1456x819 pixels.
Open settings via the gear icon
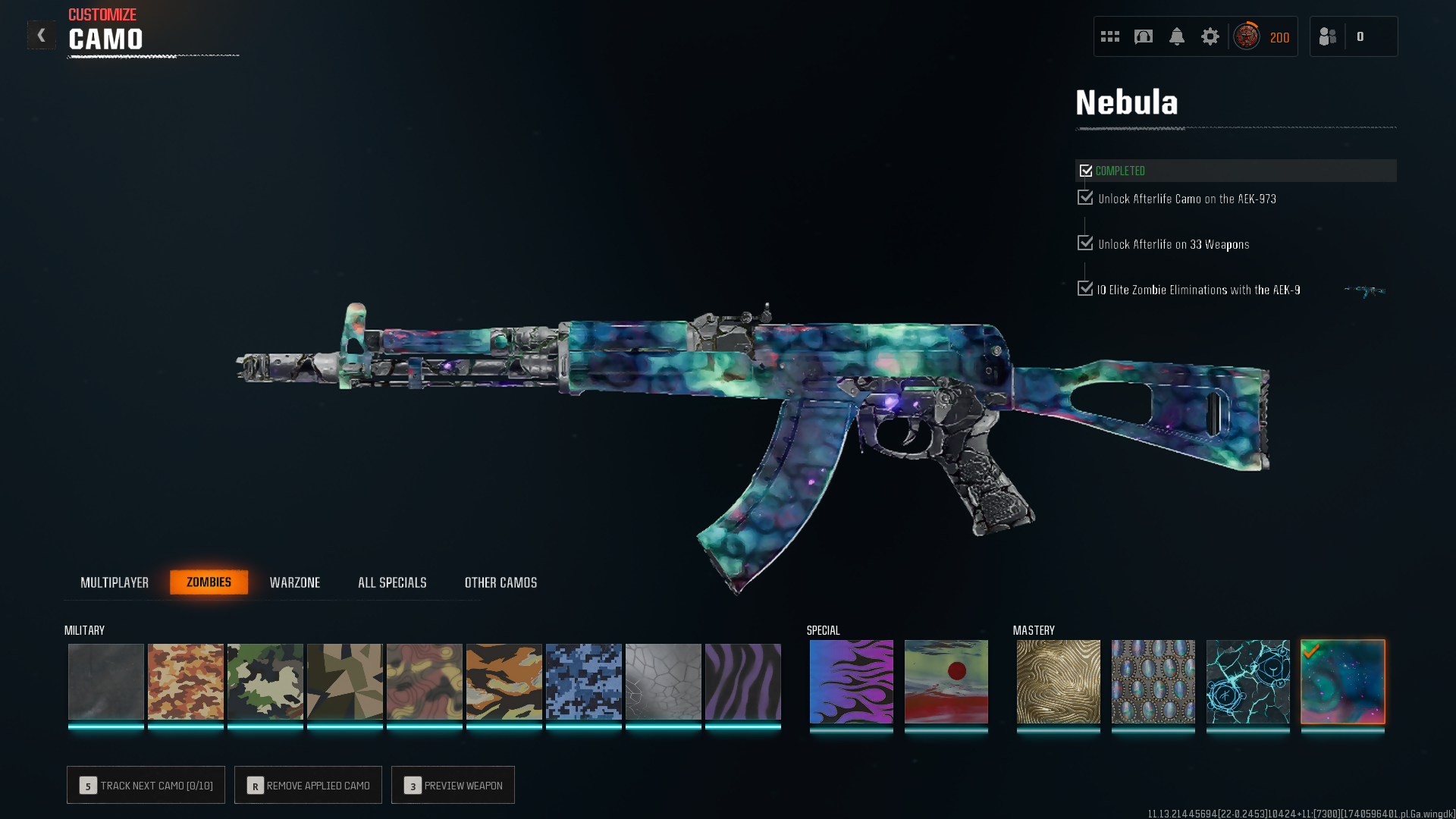[x=1210, y=36]
